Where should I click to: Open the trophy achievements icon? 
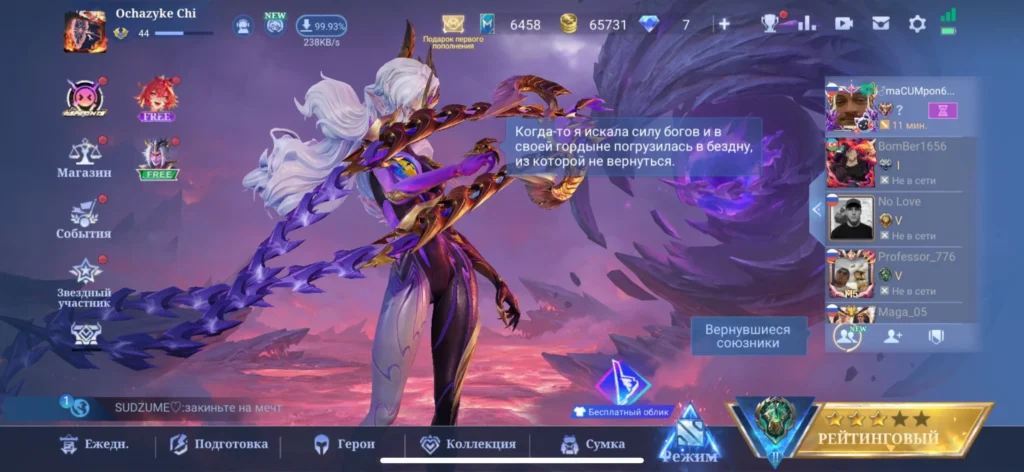770,24
